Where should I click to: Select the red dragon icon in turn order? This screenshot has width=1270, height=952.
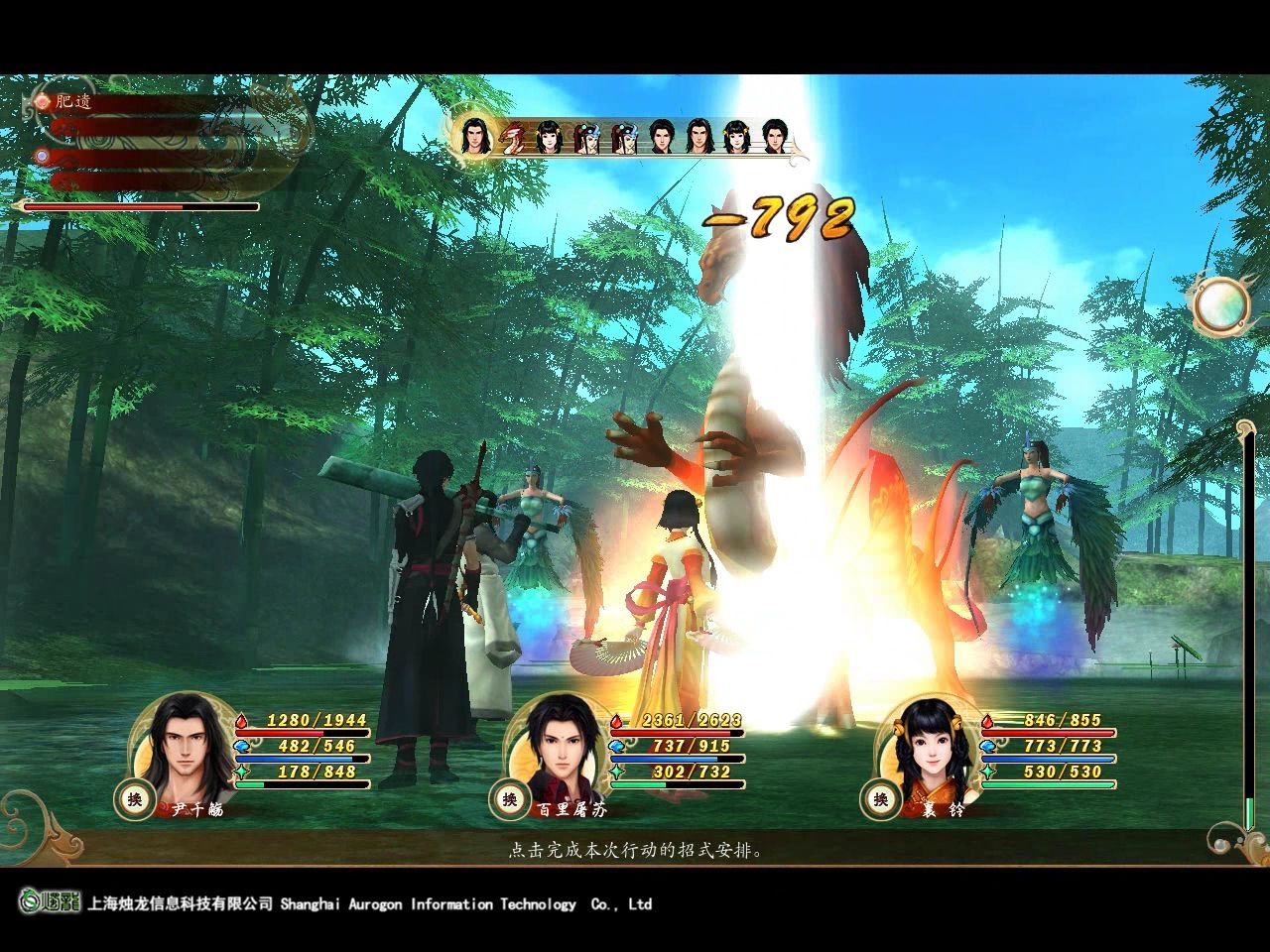(512, 138)
